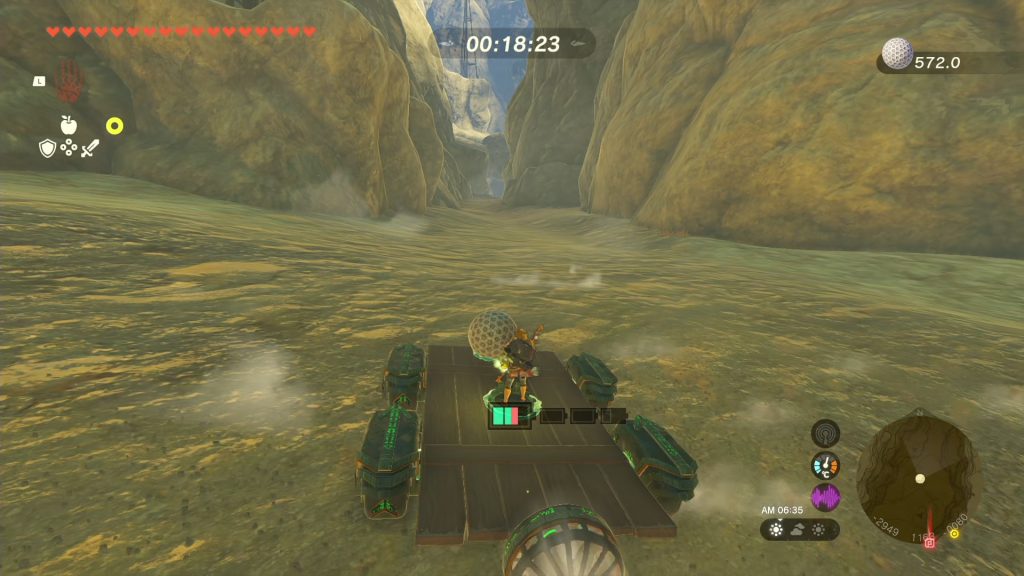Click the Zonaite orb icon
This screenshot has height=576, width=1024.
pos(897,54)
